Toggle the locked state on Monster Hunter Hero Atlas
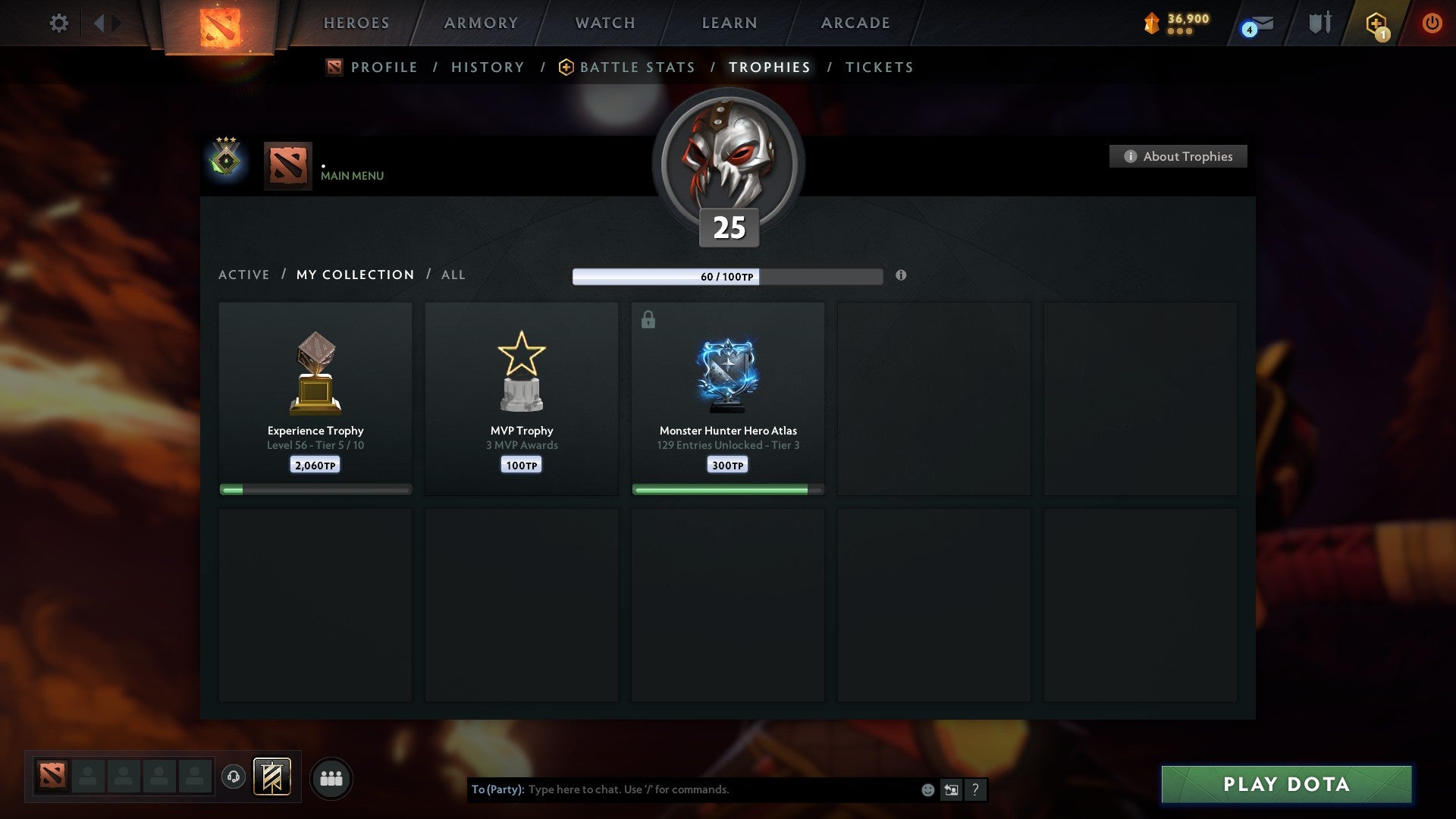Screen dimensions: 1456x819 647,319
